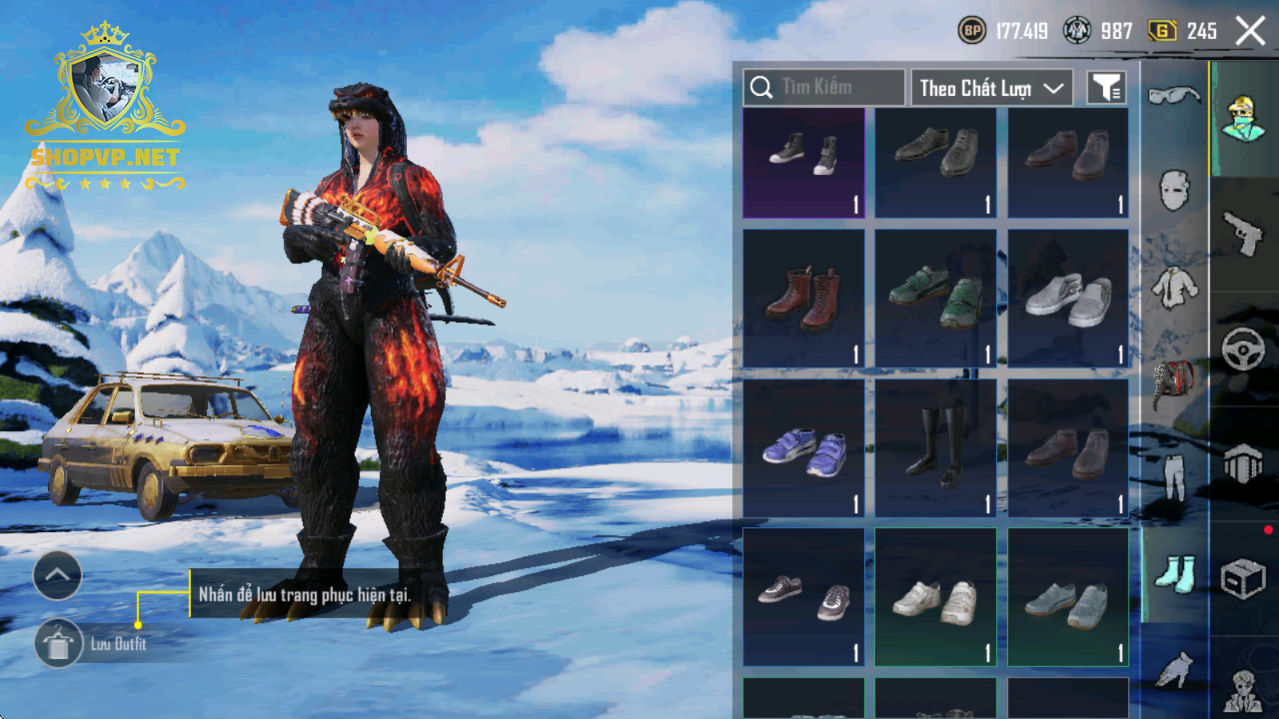Open the weapon skins pistol tab
This screenshot has width=1279, height=719.
tap(1243, 233)
